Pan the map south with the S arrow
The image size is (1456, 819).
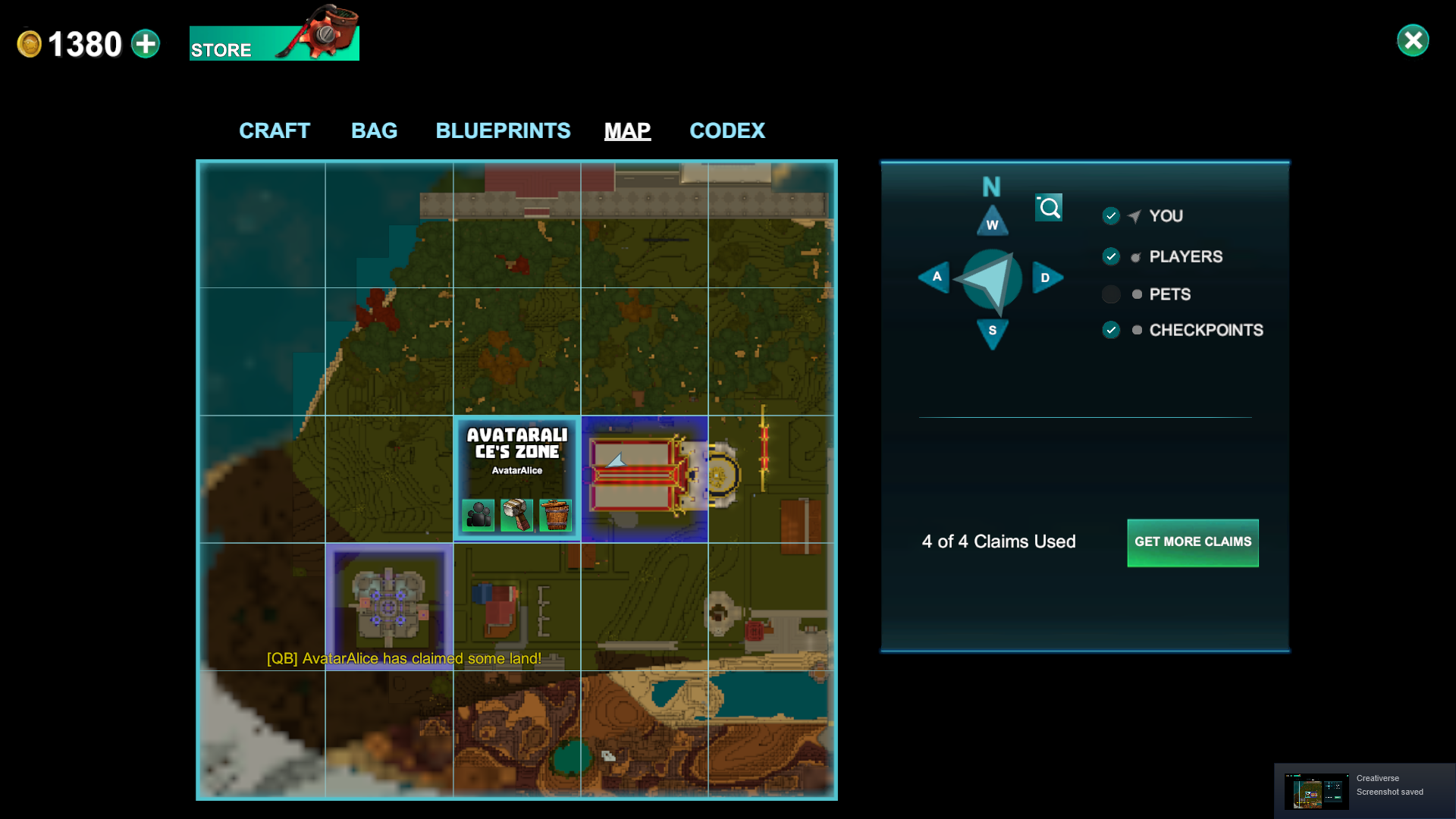tap(992, 332)
